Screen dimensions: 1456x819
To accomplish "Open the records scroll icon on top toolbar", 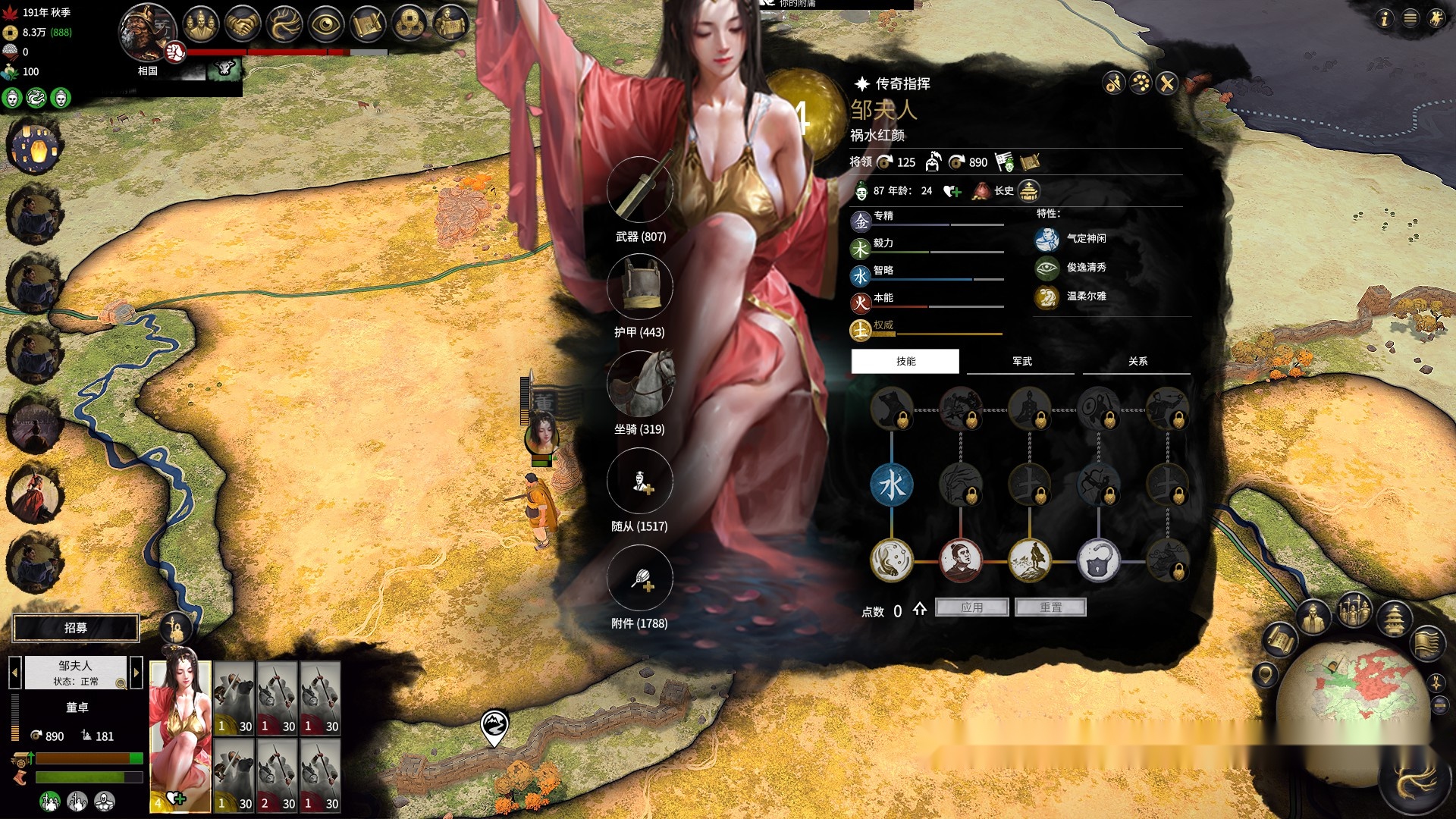I will point(368,24).
